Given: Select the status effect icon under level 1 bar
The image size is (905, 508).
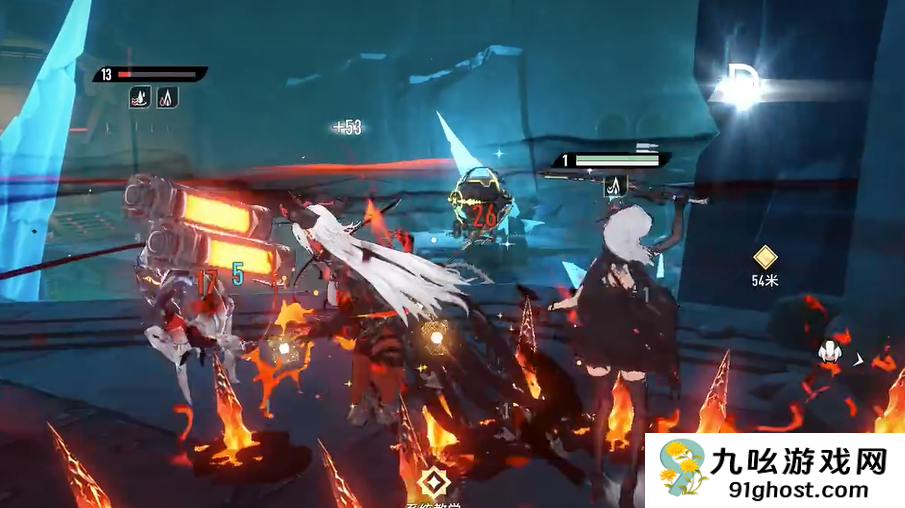Looking at the screenshot, I should coord(616,184).
